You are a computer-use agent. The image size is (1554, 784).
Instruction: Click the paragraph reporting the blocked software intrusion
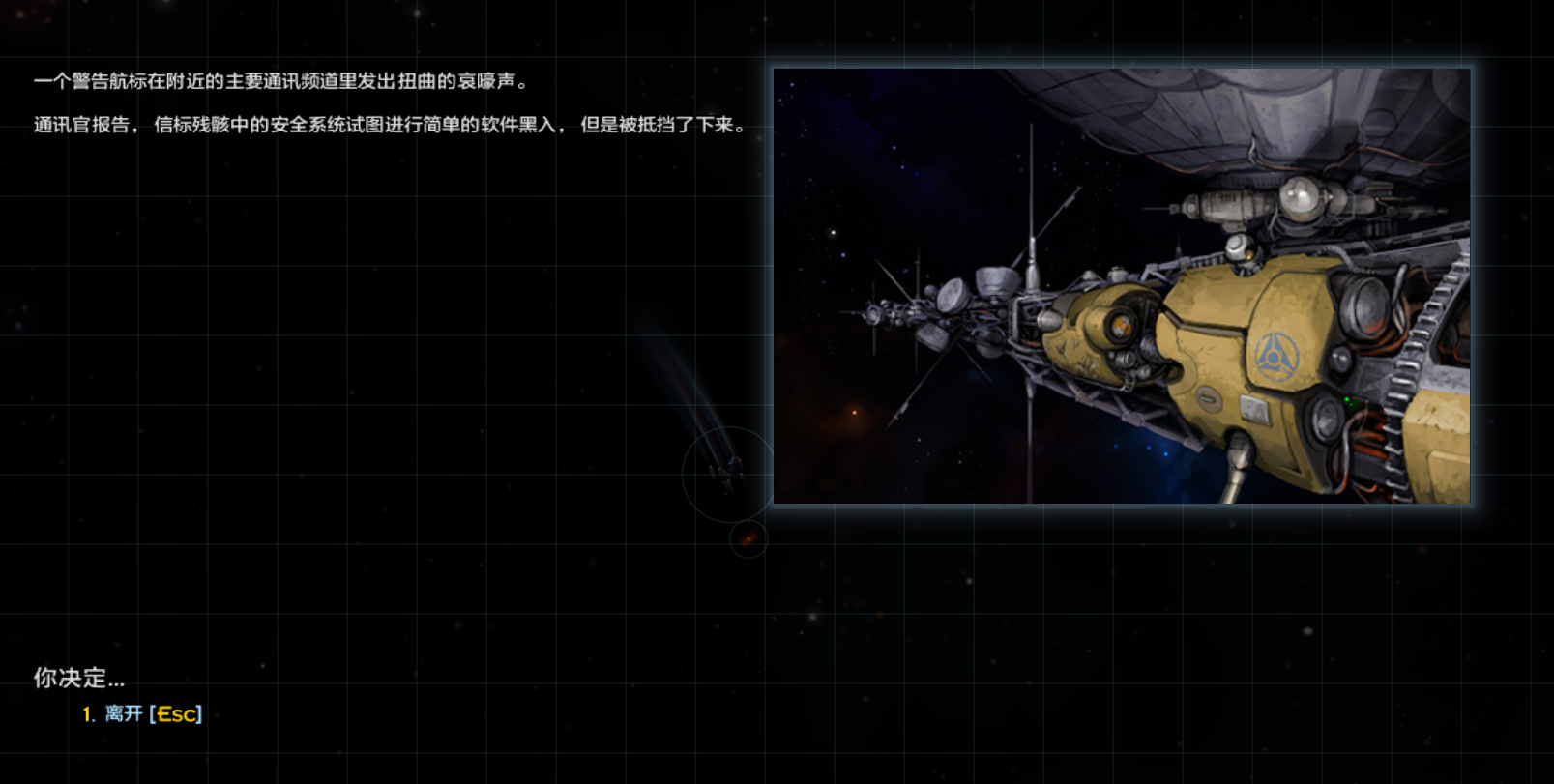coord(387,124)
